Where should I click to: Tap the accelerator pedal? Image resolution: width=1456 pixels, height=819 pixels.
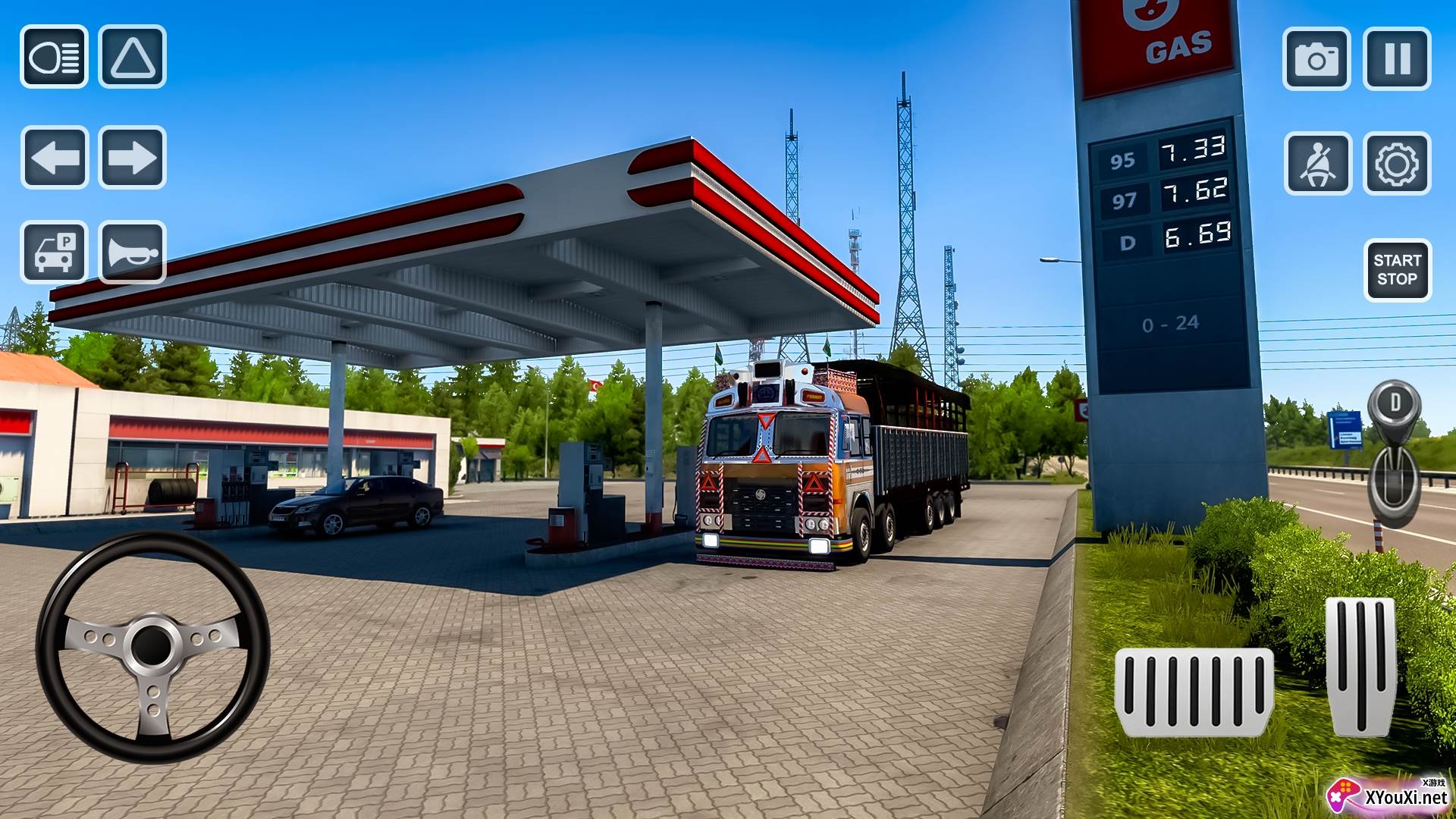coord(1360,666)
